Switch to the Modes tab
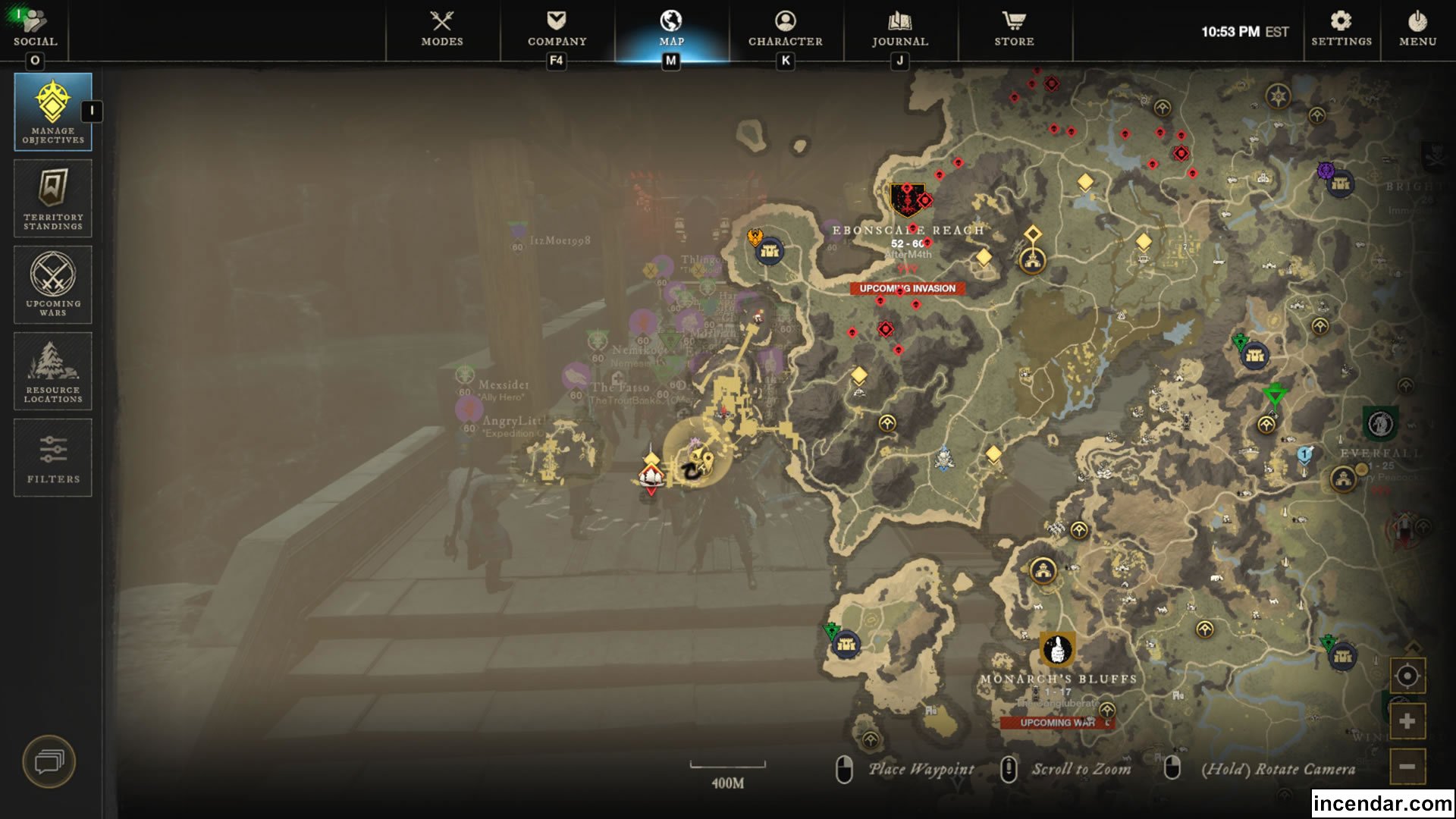 point(442,25)
